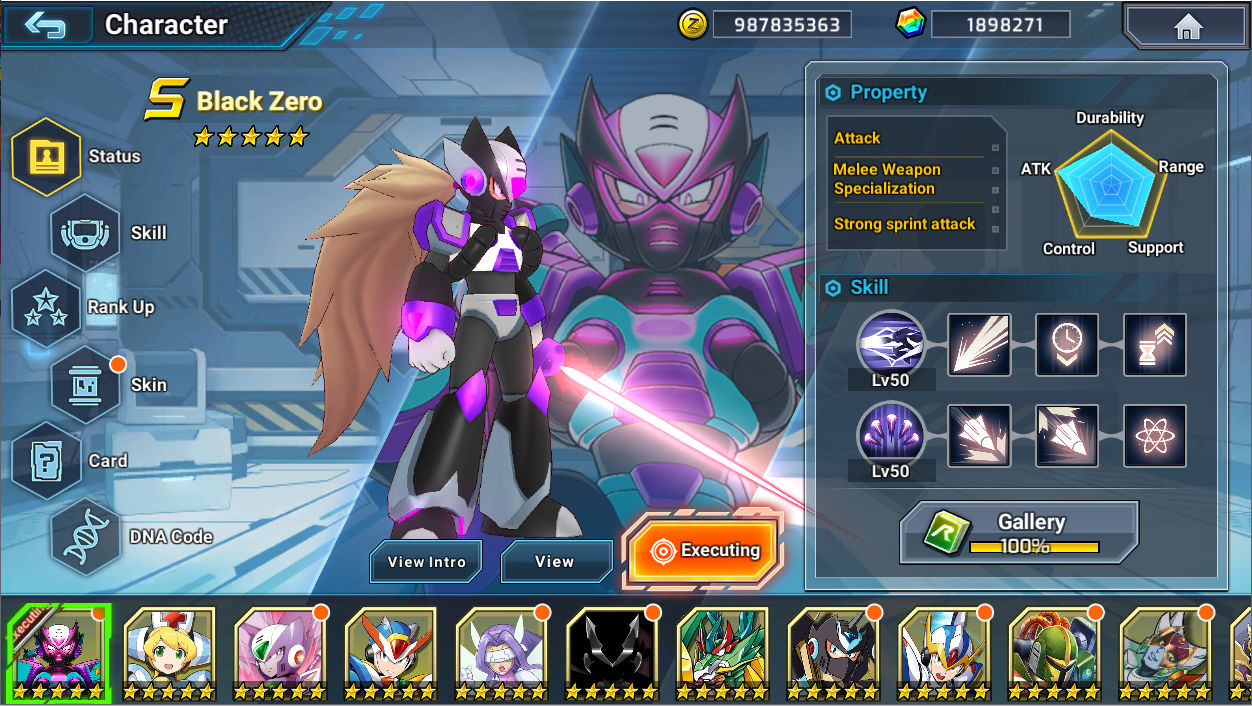Show the Skin tab
1252x706 pixels.
click(85, 385)
